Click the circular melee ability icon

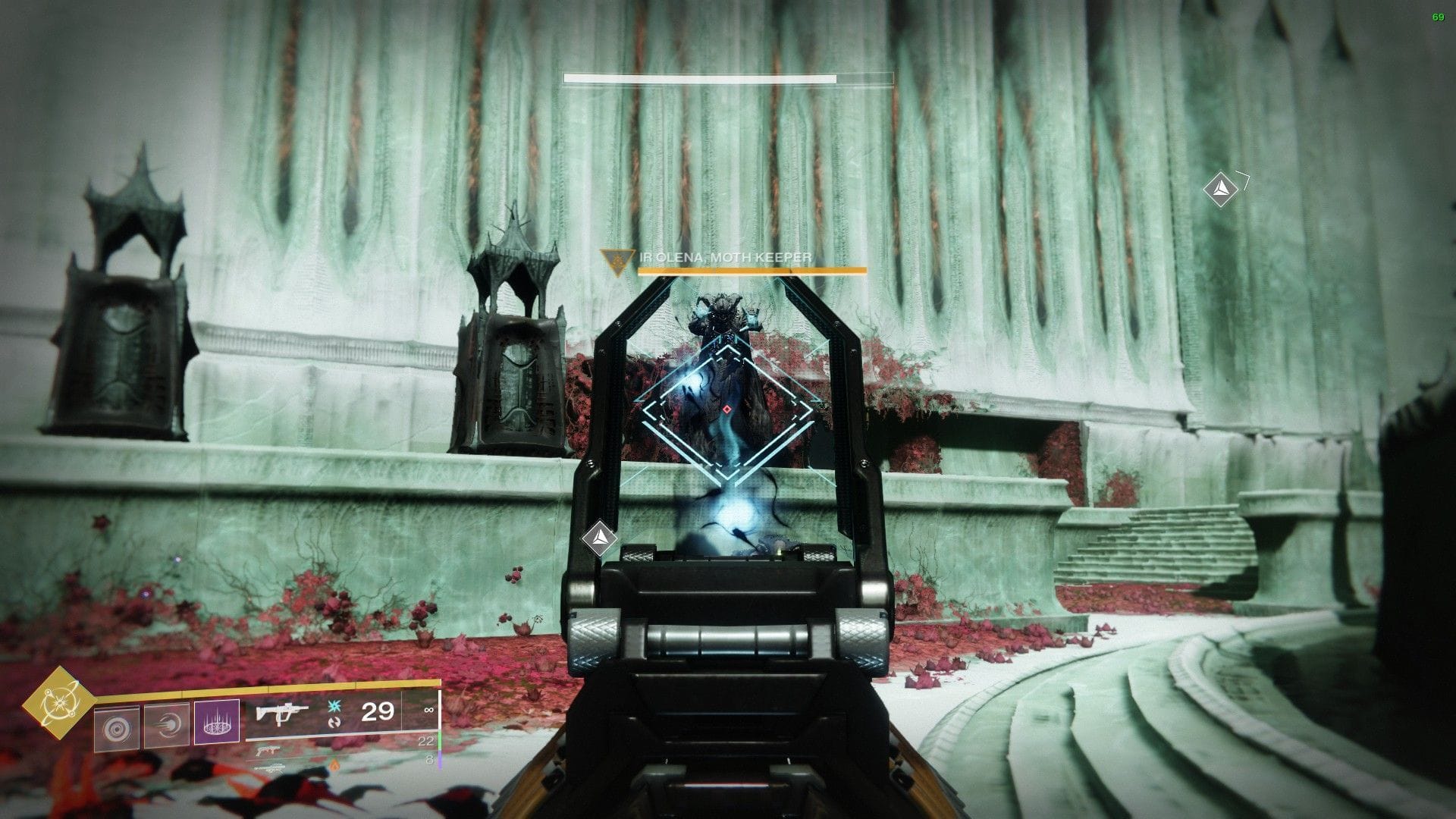[168, 725]
